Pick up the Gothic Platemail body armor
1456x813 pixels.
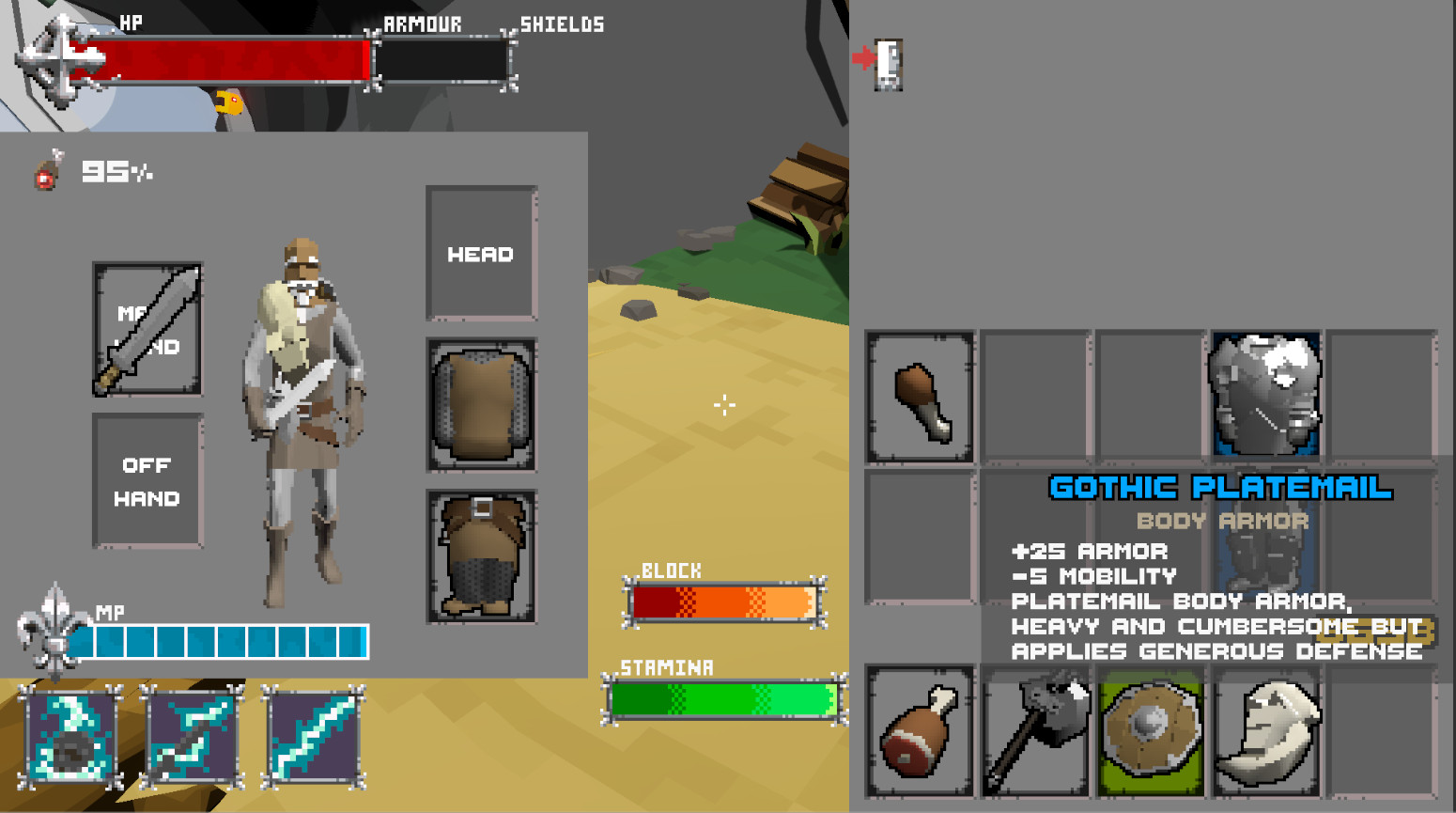click(1265, 395)
